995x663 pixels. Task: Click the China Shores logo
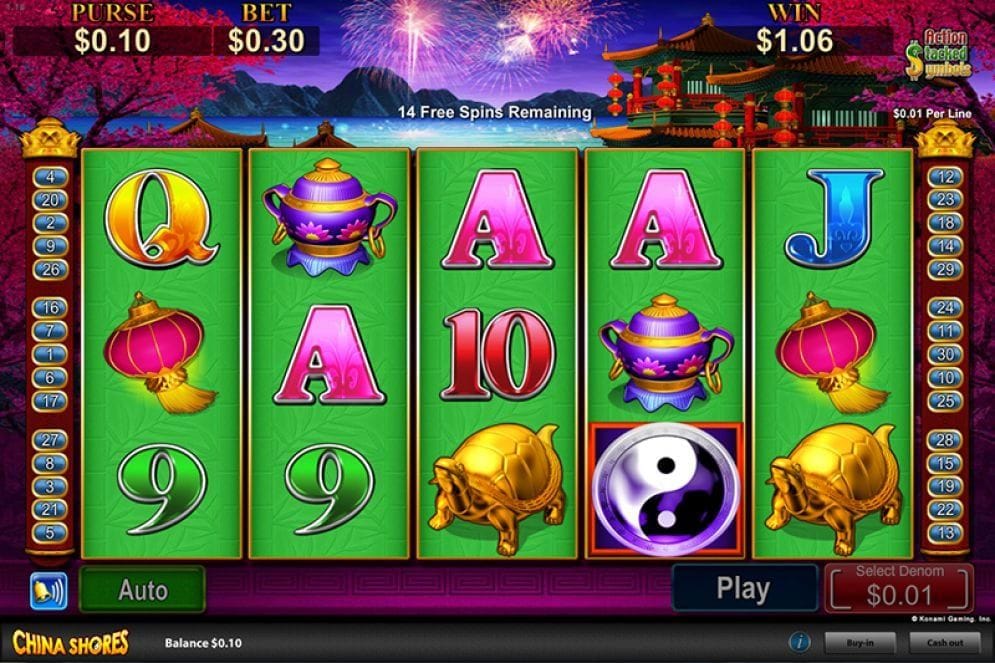coord(71,642)
